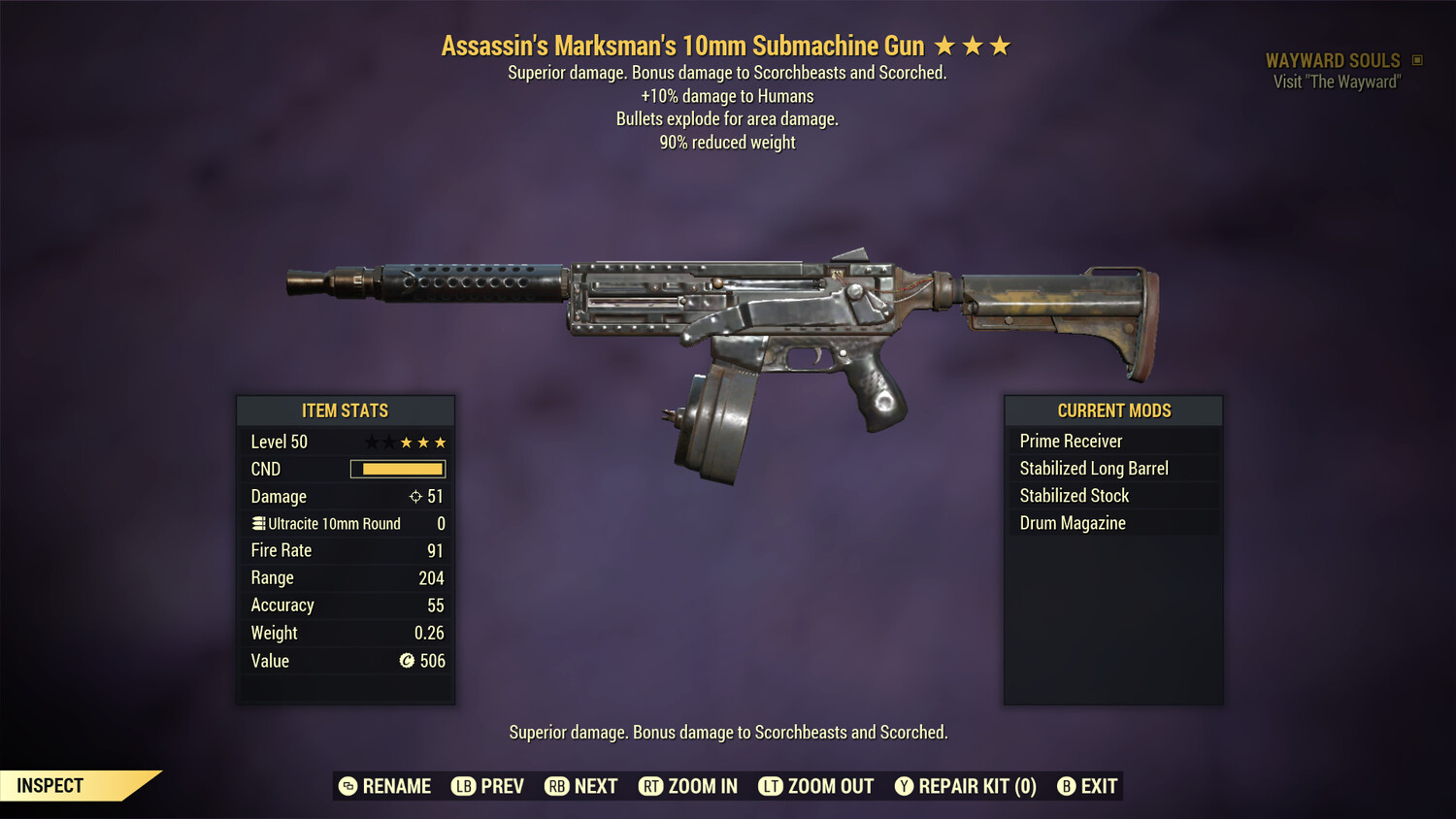Switch to the INSPECT tab
Screen dimensions: 1456x819
point(50,785)
